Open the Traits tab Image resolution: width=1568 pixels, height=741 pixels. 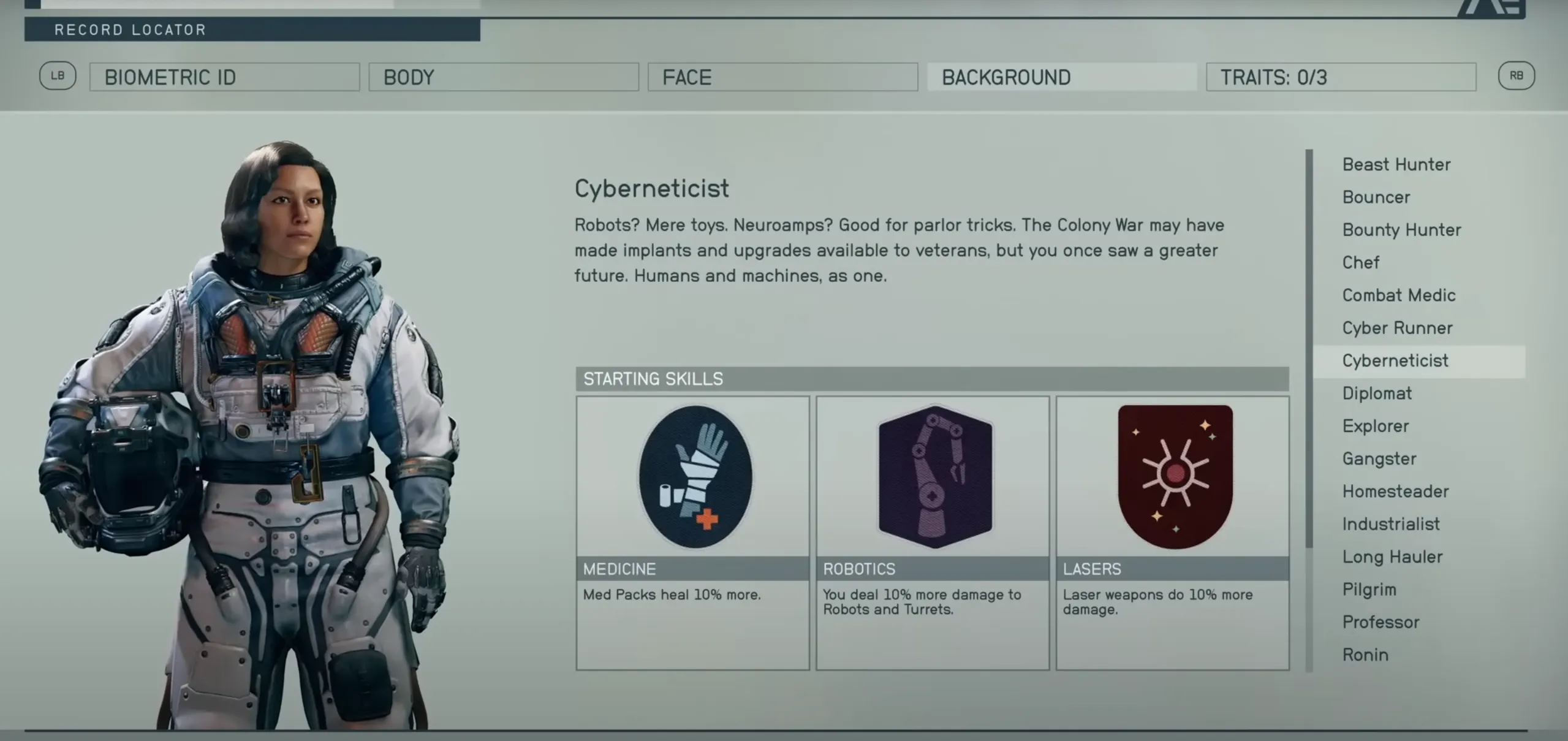[1341, 77]
